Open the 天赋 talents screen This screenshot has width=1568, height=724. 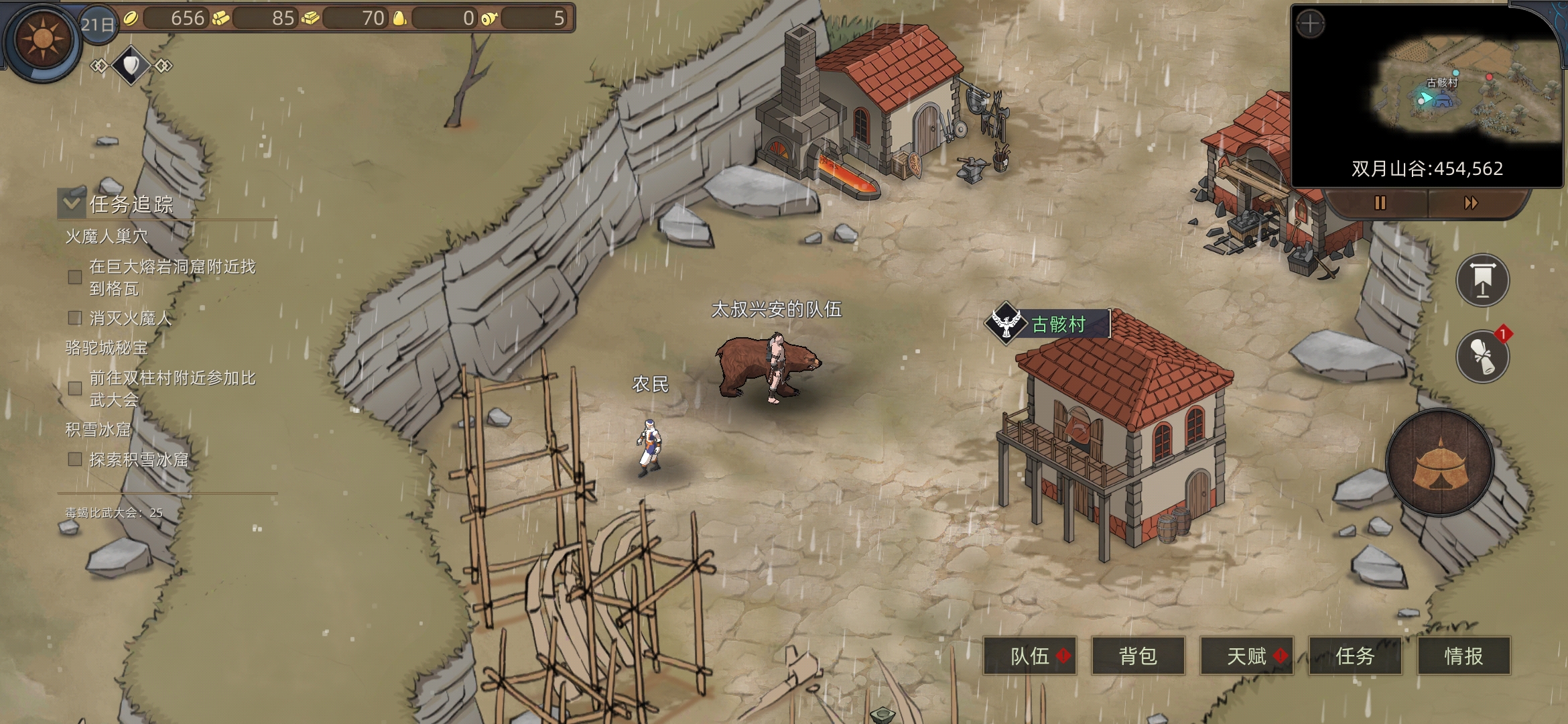[x=1246, y=656]
